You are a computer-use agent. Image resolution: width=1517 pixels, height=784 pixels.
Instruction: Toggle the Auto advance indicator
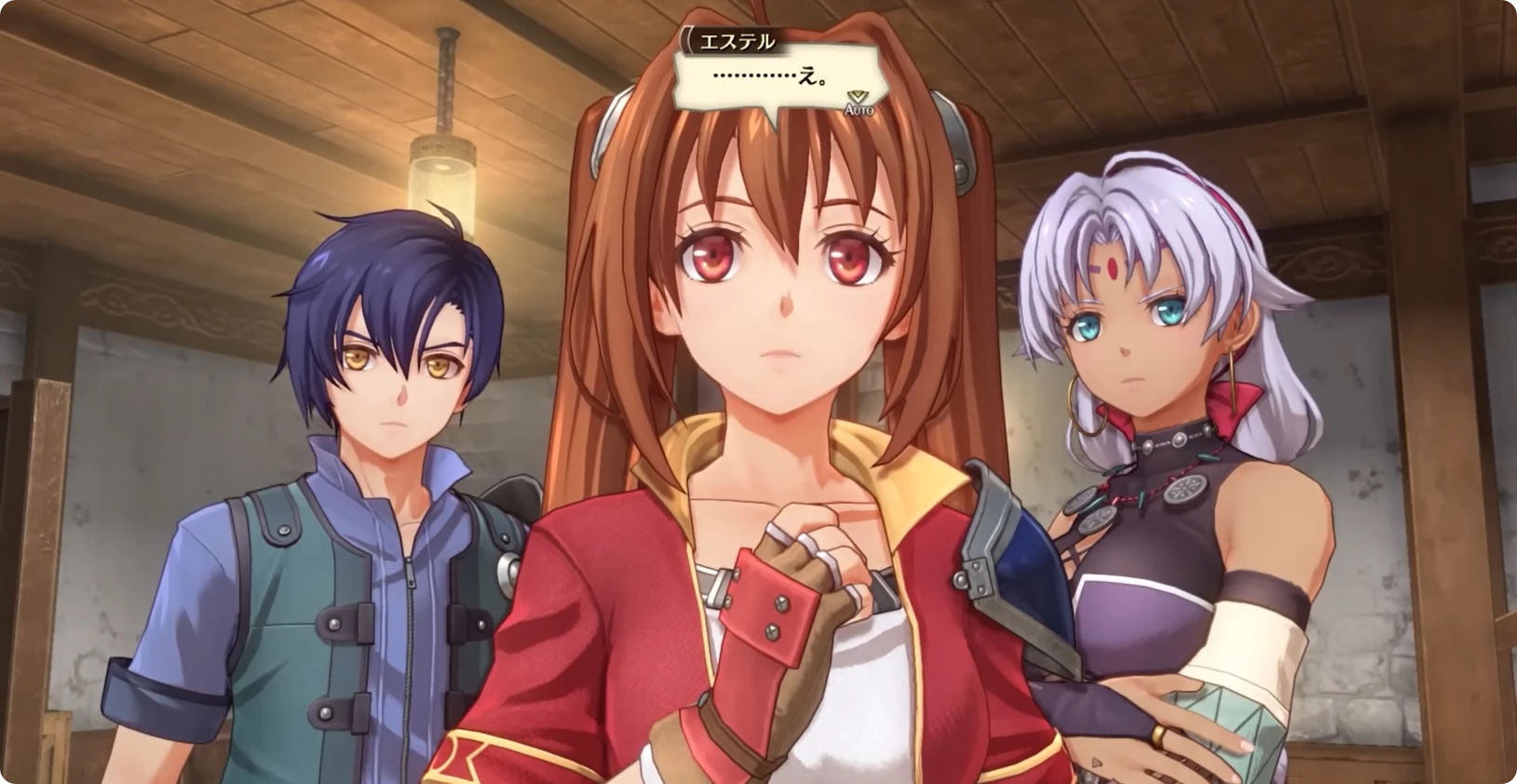tap(858, 103)
